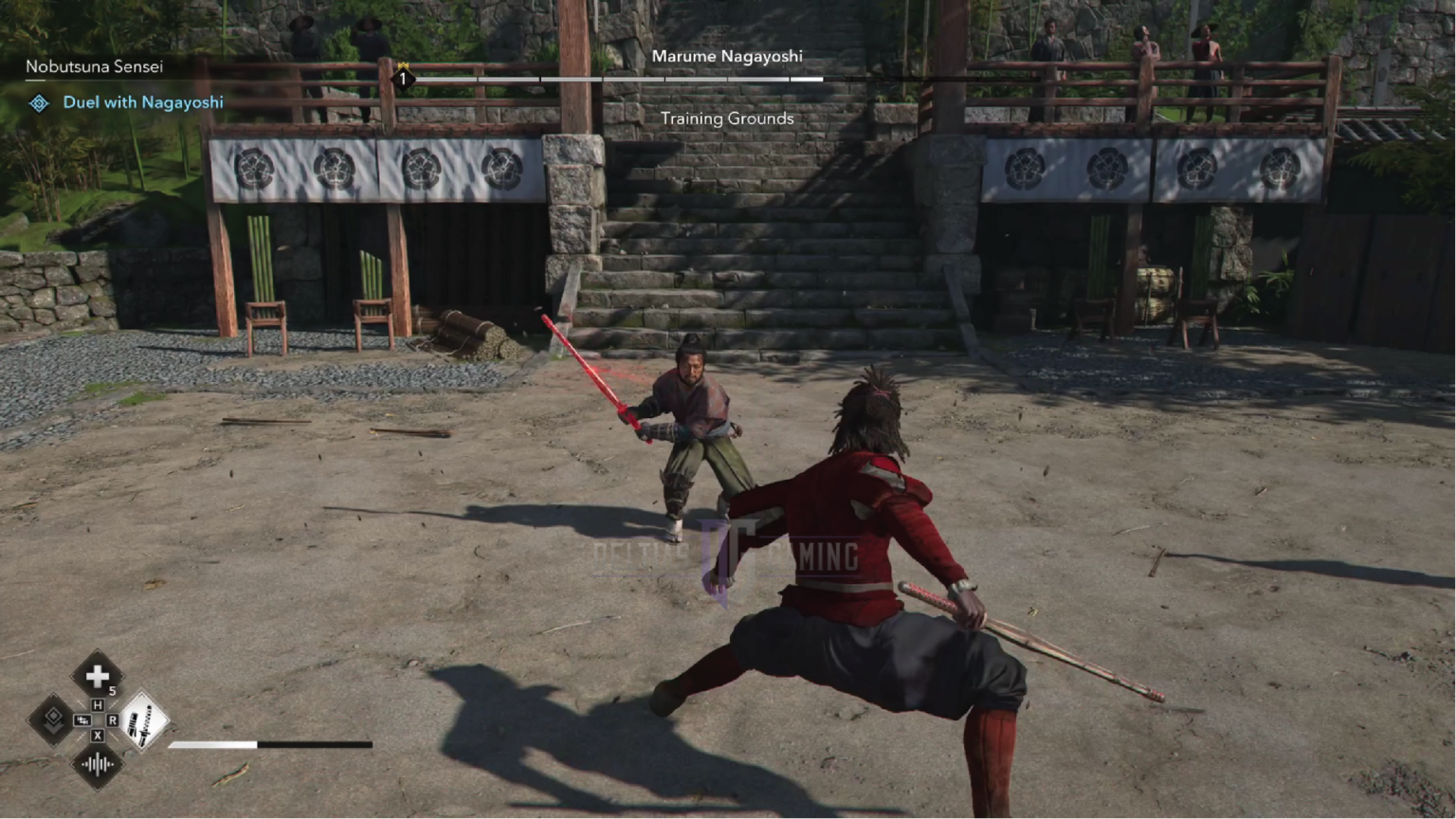Click the d-pad indicator icon

pos(82,720)
